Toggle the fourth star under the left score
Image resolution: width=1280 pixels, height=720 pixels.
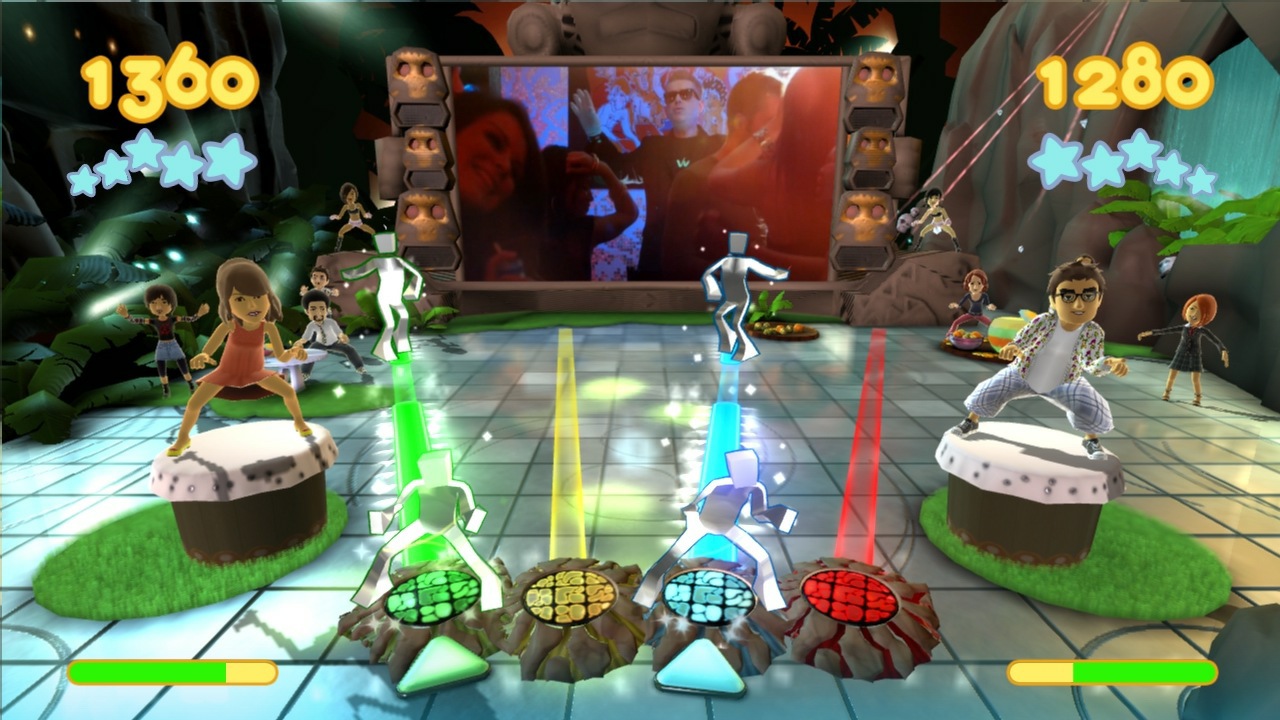(180, 165)
